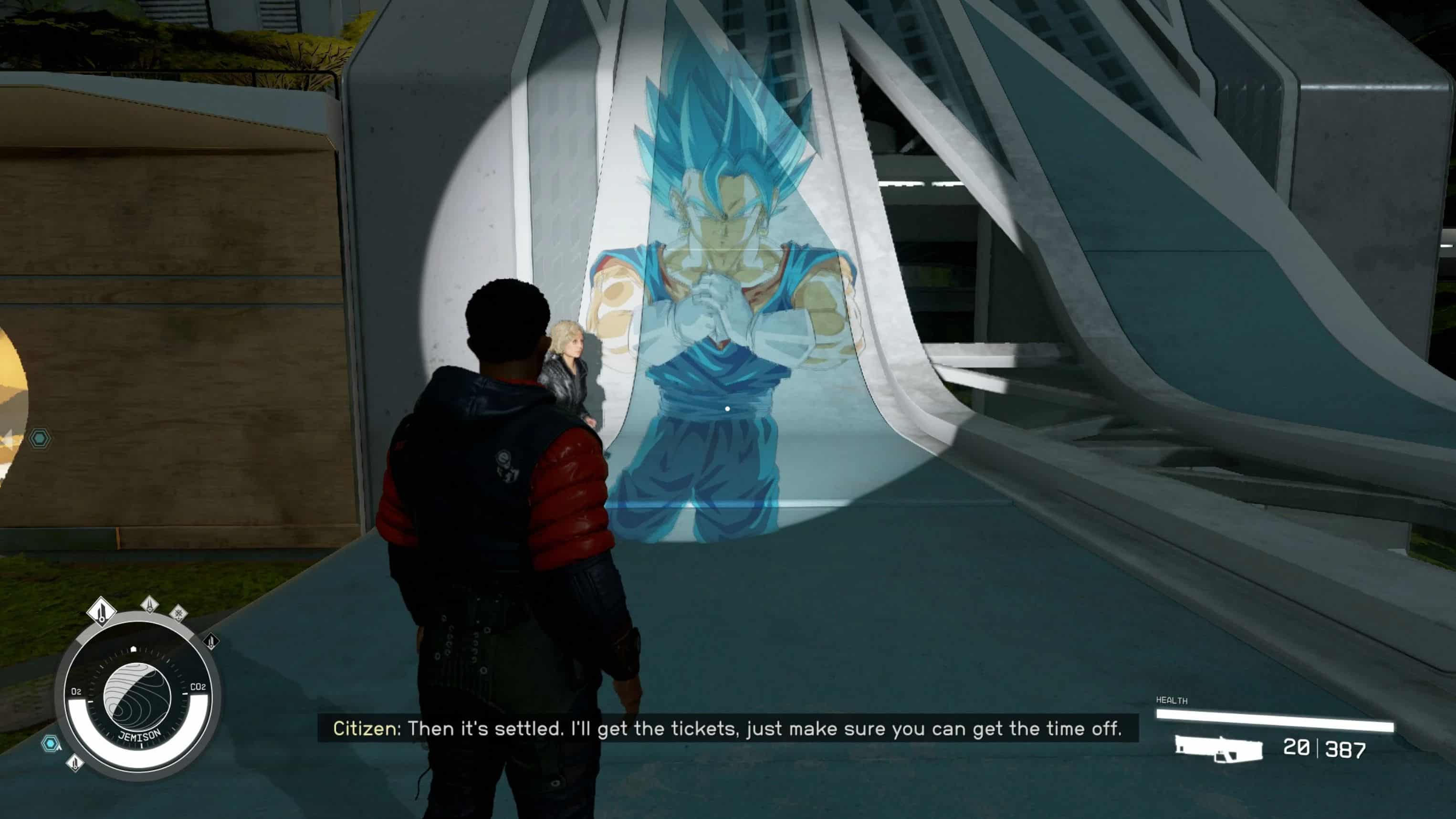The height and width of the screenshot is (819, 1456).
Task: Click the snowflake-style diamond compass marker
Action: coord(178,613)
